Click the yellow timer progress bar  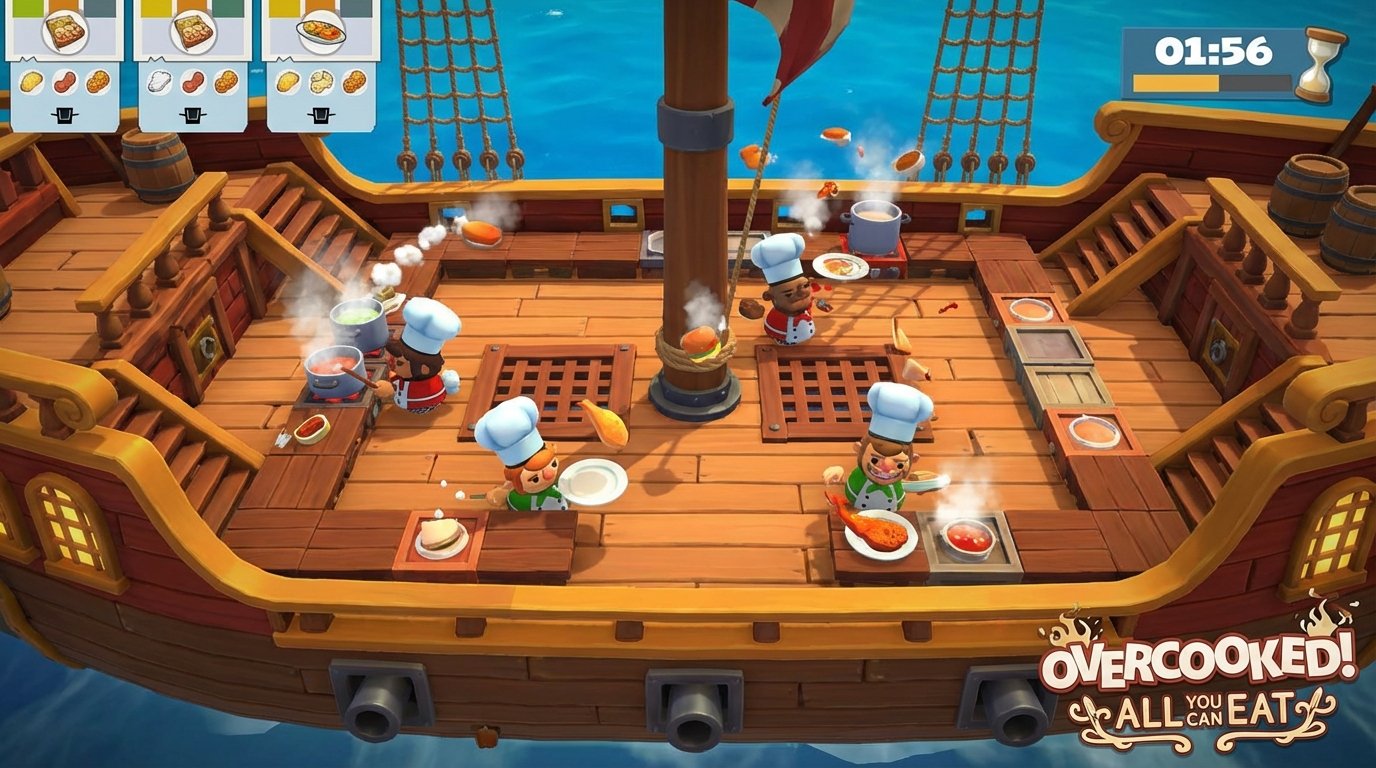tap(1176, 82)
